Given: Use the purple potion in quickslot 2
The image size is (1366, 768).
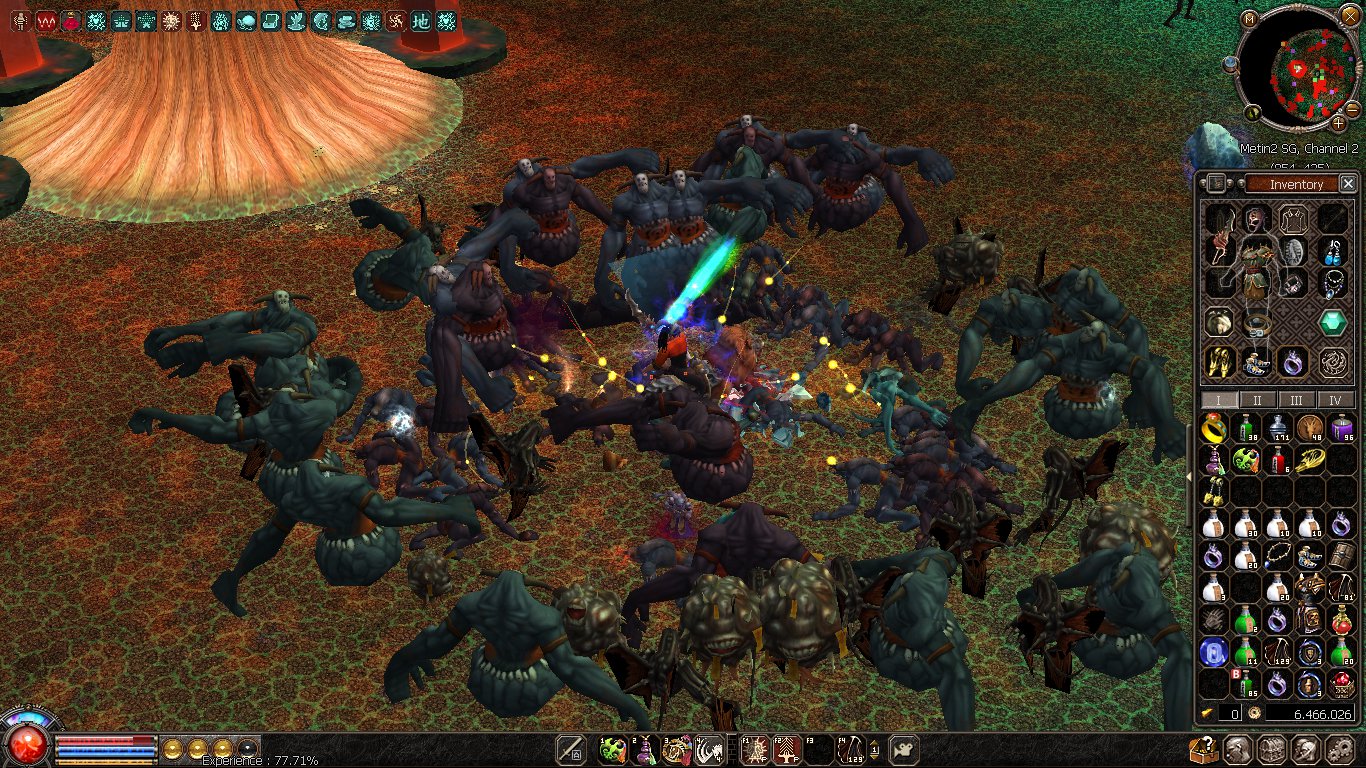Looking at the screenshot, I should tap(645, 750).
